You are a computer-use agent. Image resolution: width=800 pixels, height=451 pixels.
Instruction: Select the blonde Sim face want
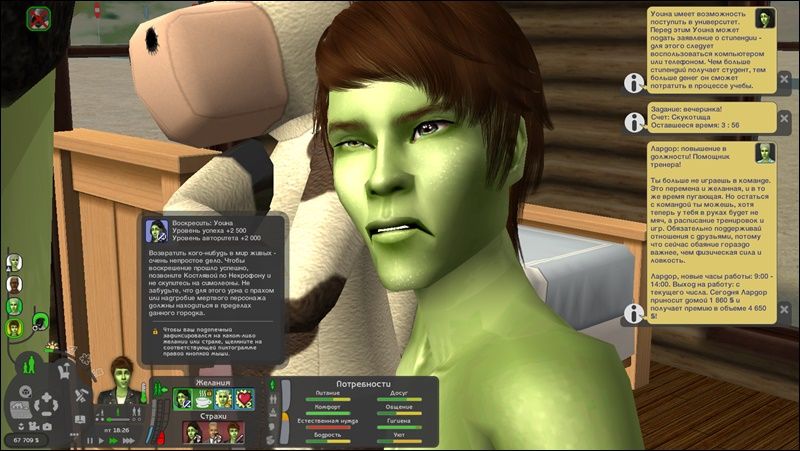click(x=224, y=399)
